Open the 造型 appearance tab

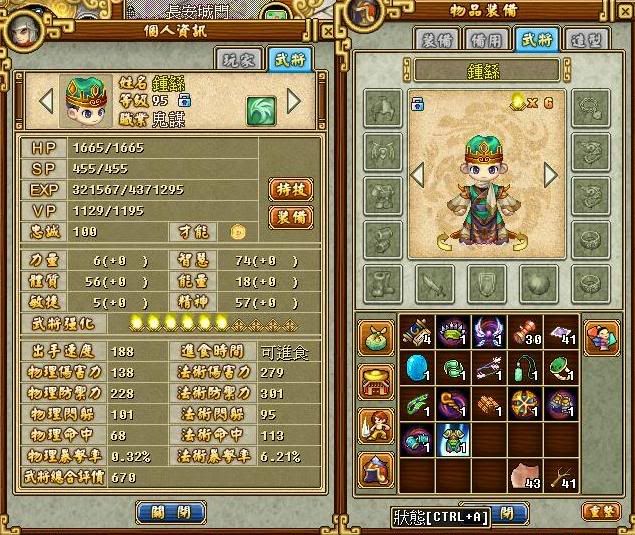click(x=581, y=39)
